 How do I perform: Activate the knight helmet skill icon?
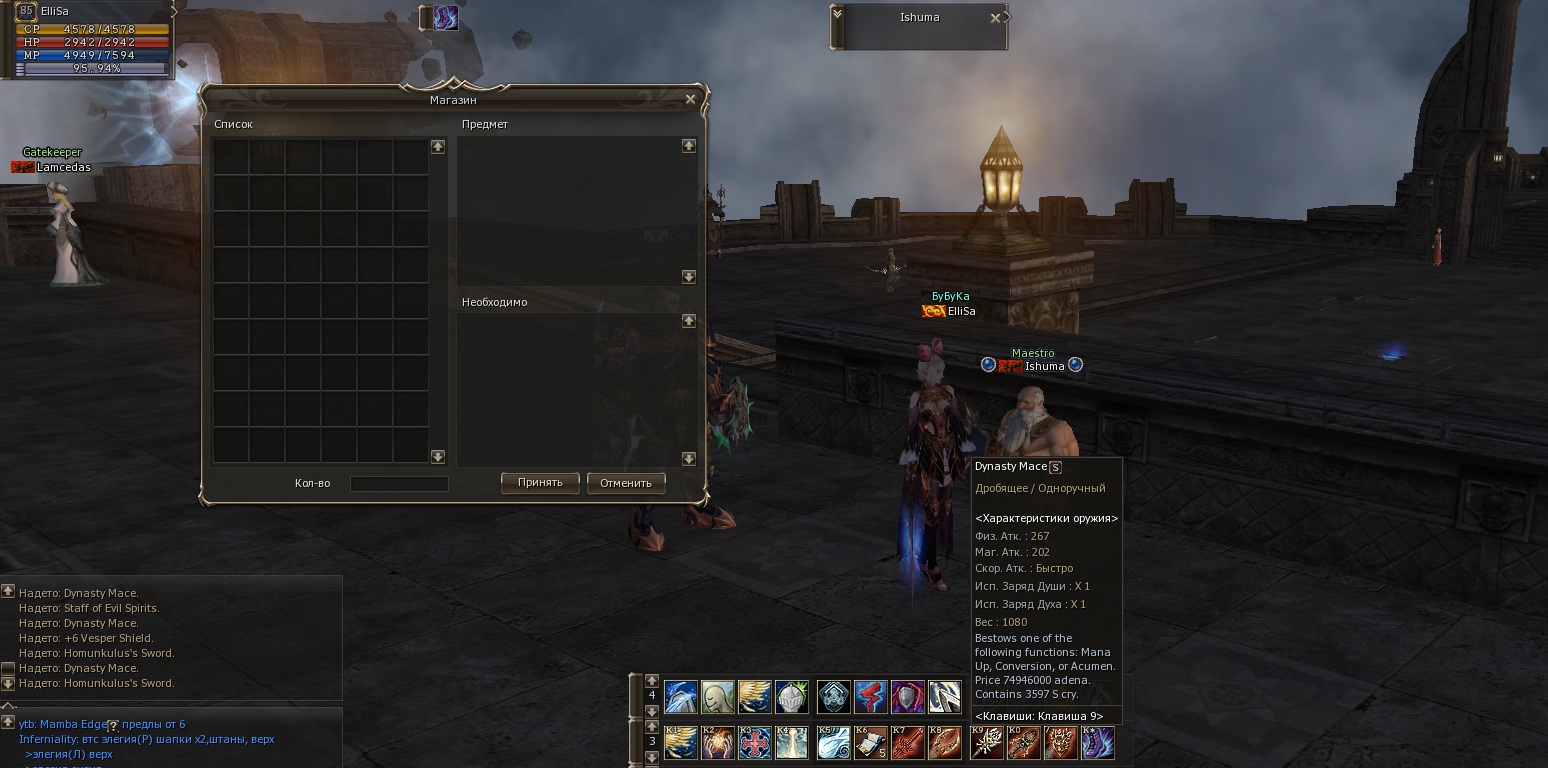pos(792,696)
